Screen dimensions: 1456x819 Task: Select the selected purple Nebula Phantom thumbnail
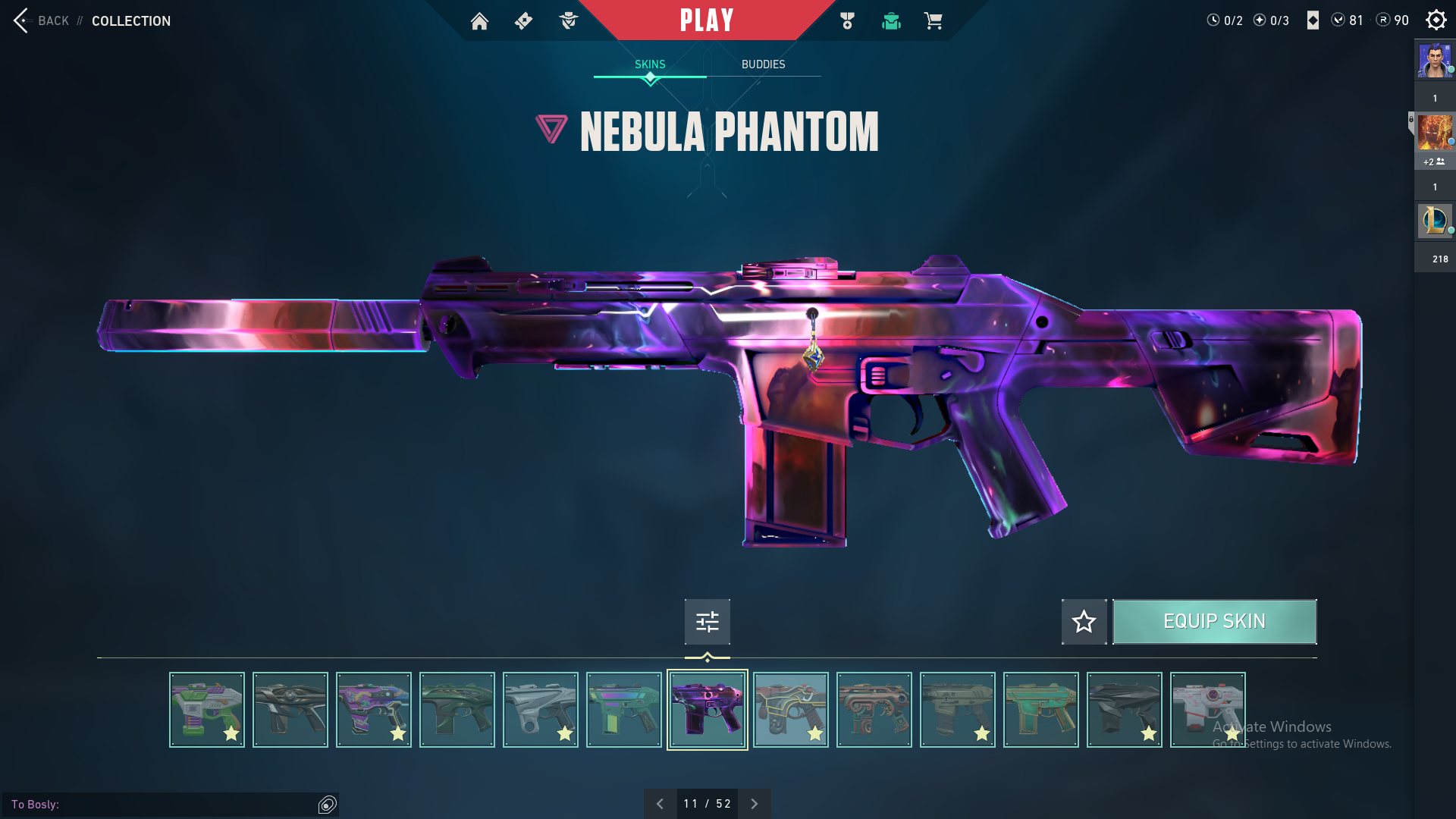tap(707, 710)
